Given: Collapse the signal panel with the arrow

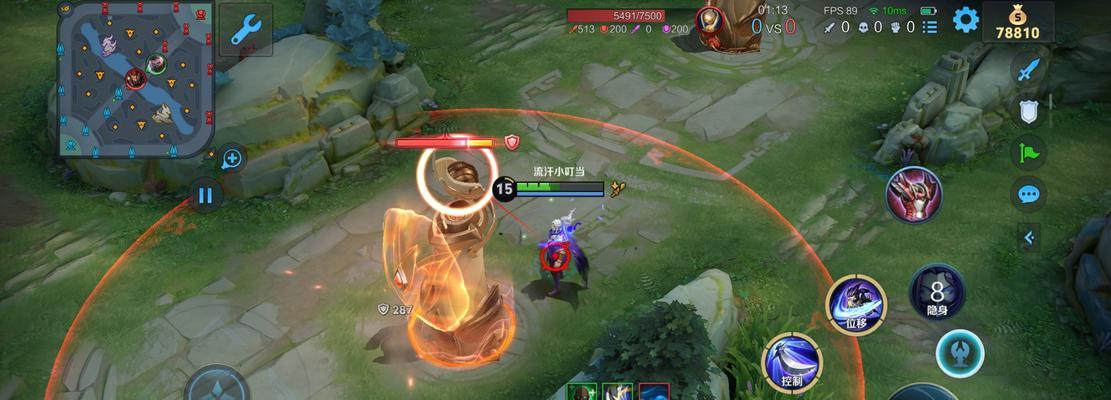Looking at the screenshot, I should (1028, 237).
